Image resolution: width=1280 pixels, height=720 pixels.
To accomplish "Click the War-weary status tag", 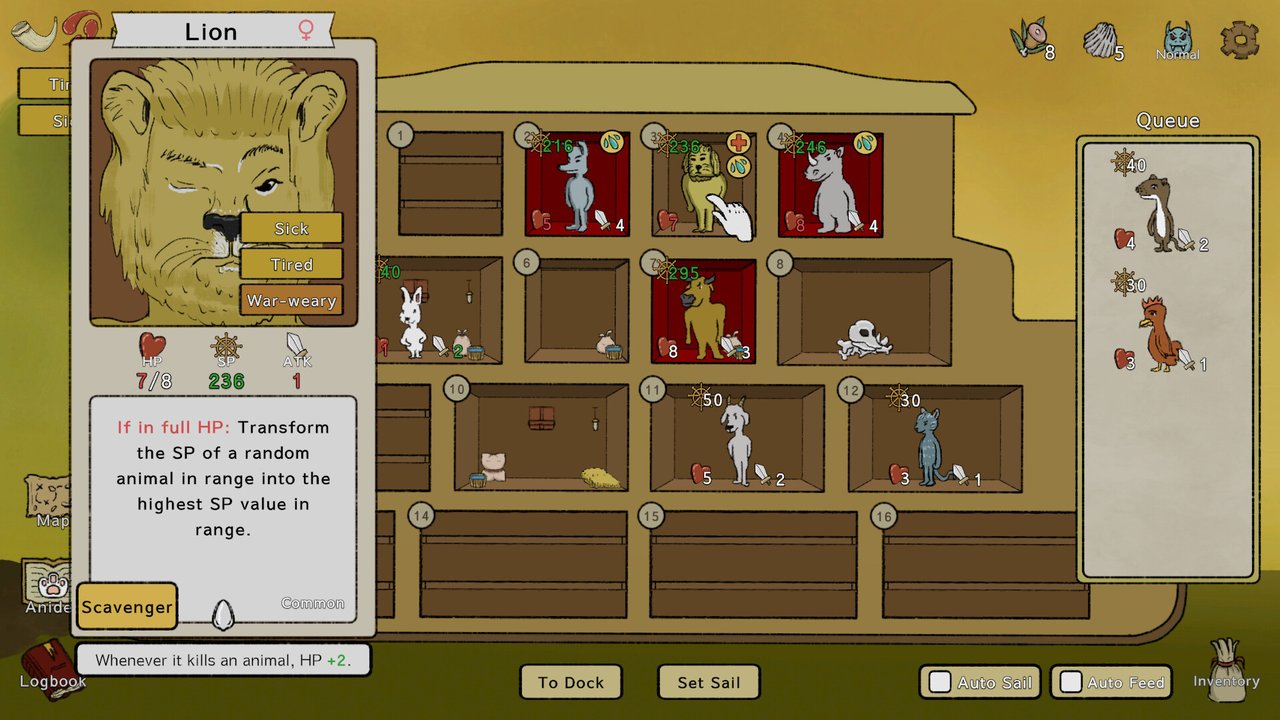I will click(291, 300).
